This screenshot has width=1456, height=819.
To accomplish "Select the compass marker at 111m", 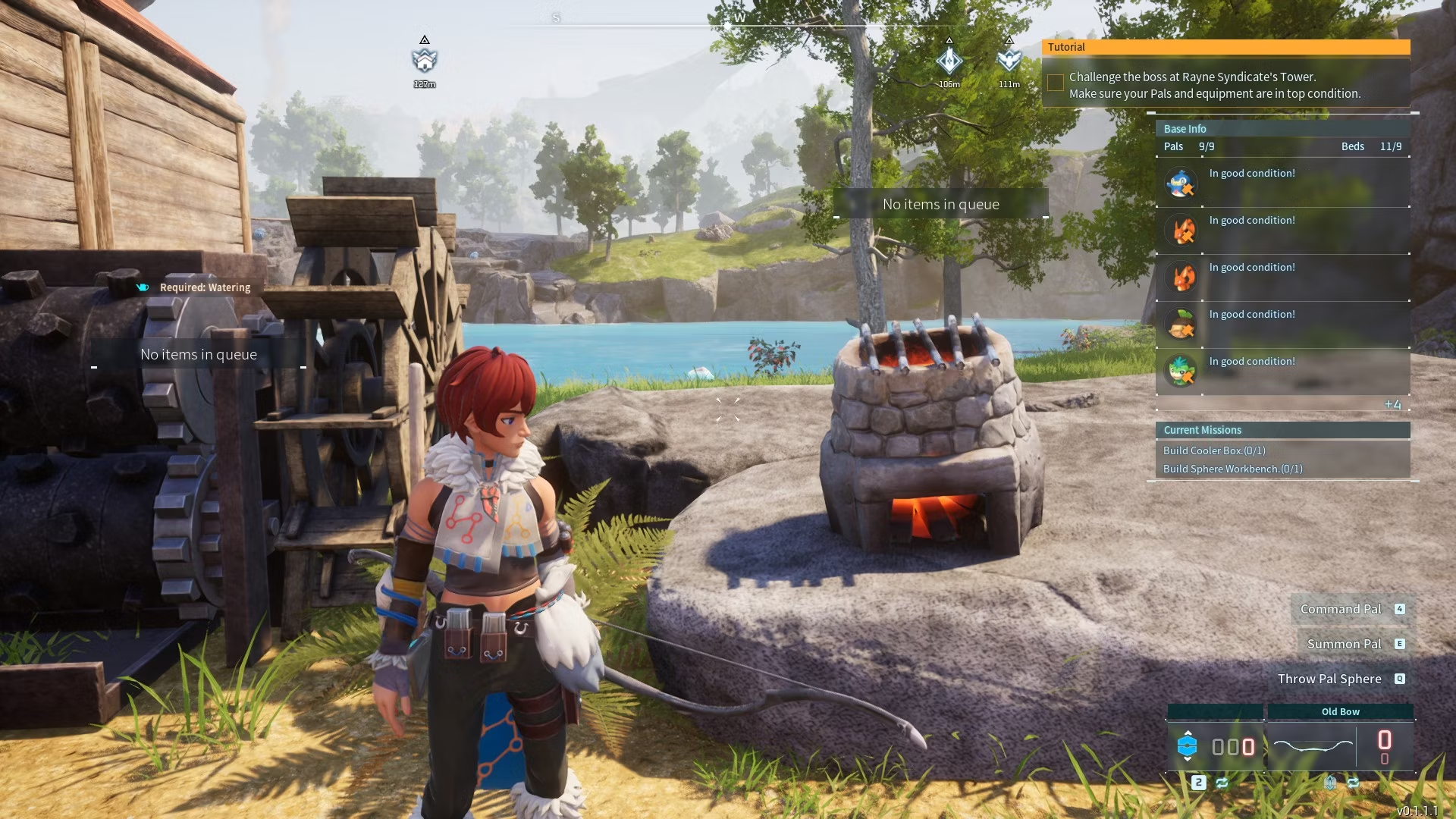I will [1009, 61].
